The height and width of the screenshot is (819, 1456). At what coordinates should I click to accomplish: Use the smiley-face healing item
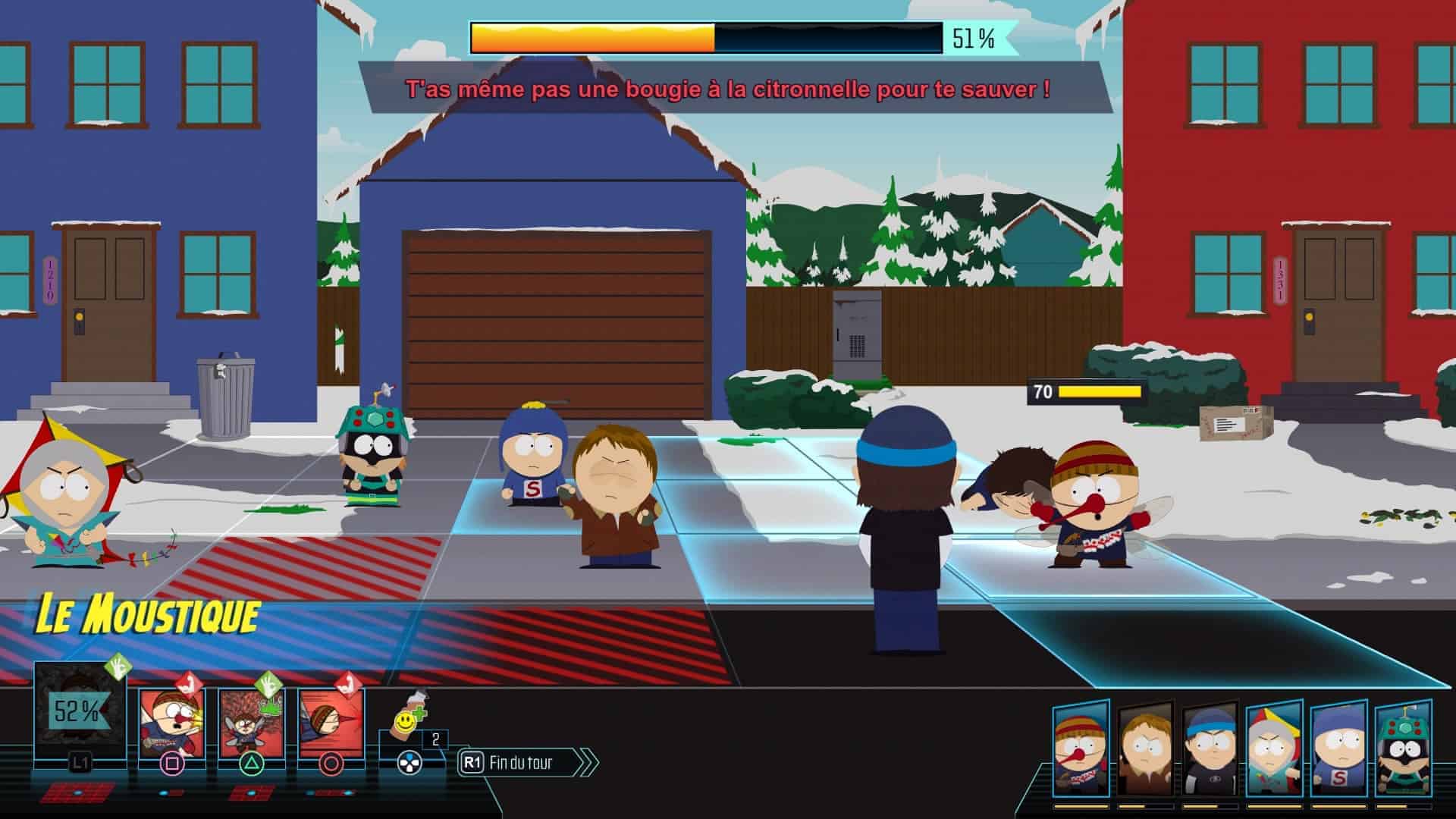click(410, 730)
